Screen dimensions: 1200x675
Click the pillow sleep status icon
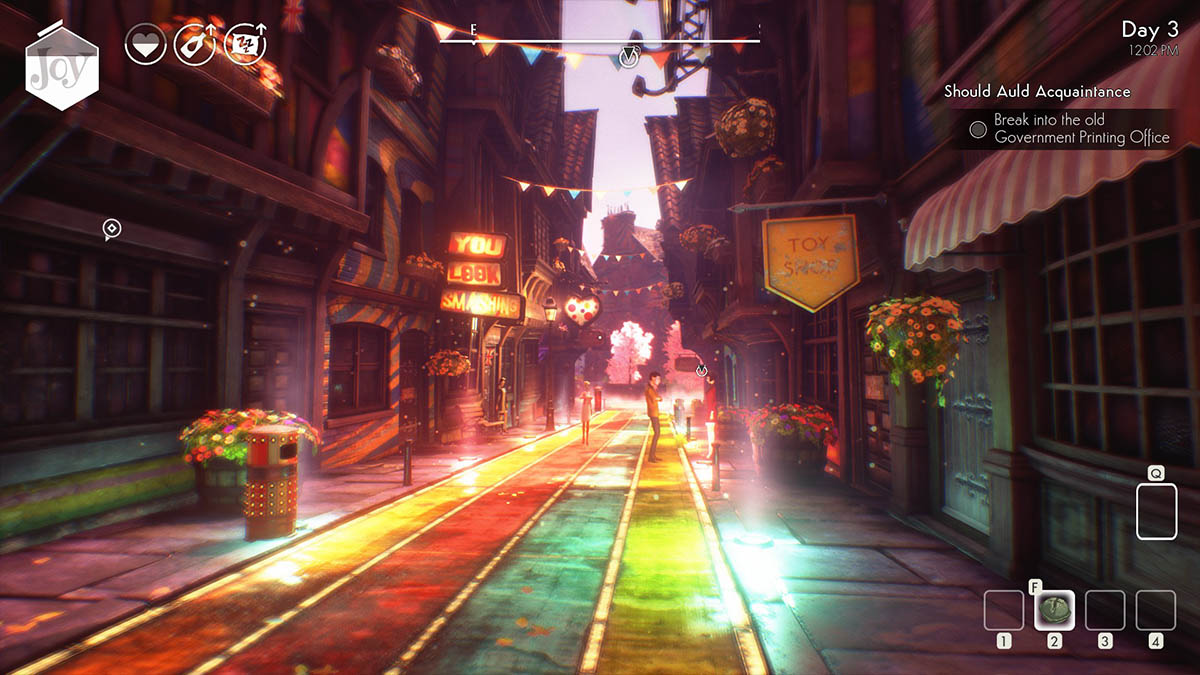click(x=245, y=45)
